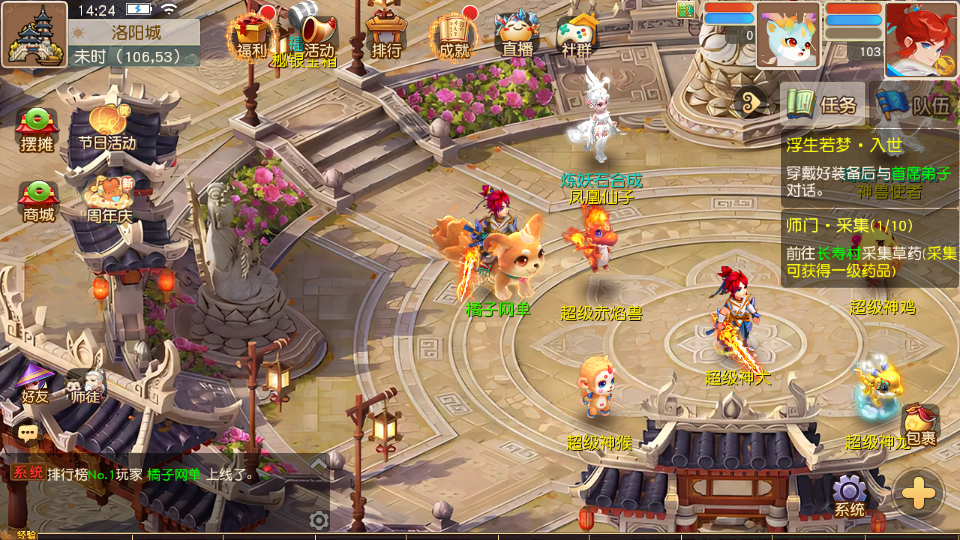Open the 成就 achievements scroll
The image size is (960, 540).
pyautogui.click(x=453, y=36)
